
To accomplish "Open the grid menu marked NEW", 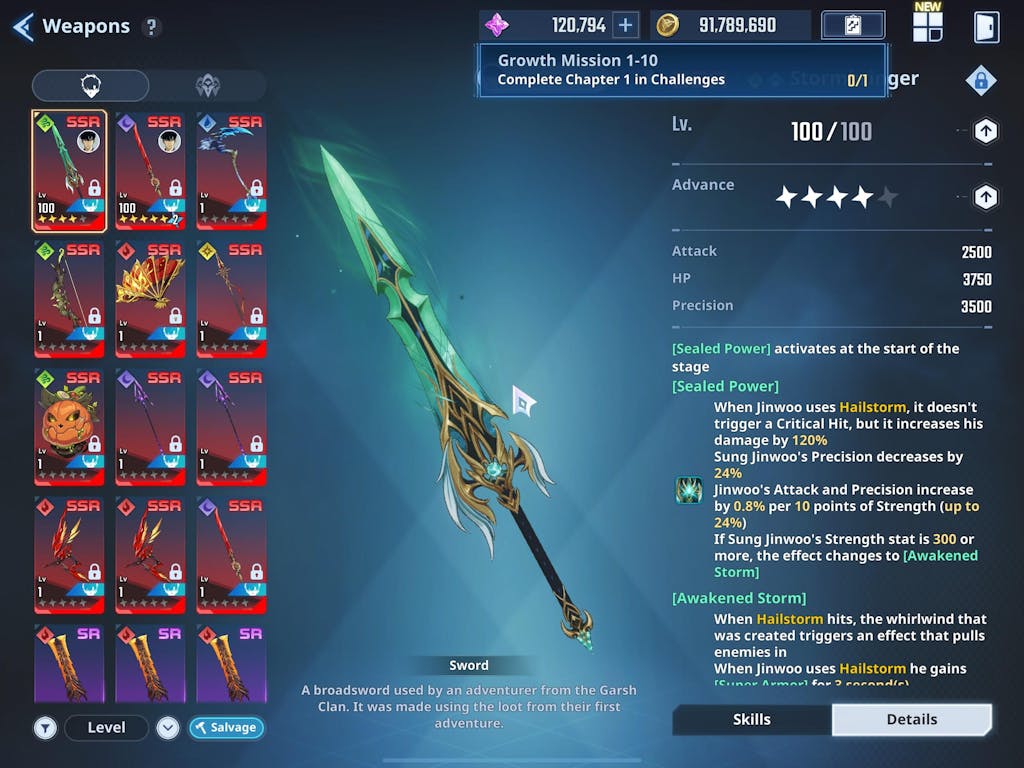I will 927,26.
